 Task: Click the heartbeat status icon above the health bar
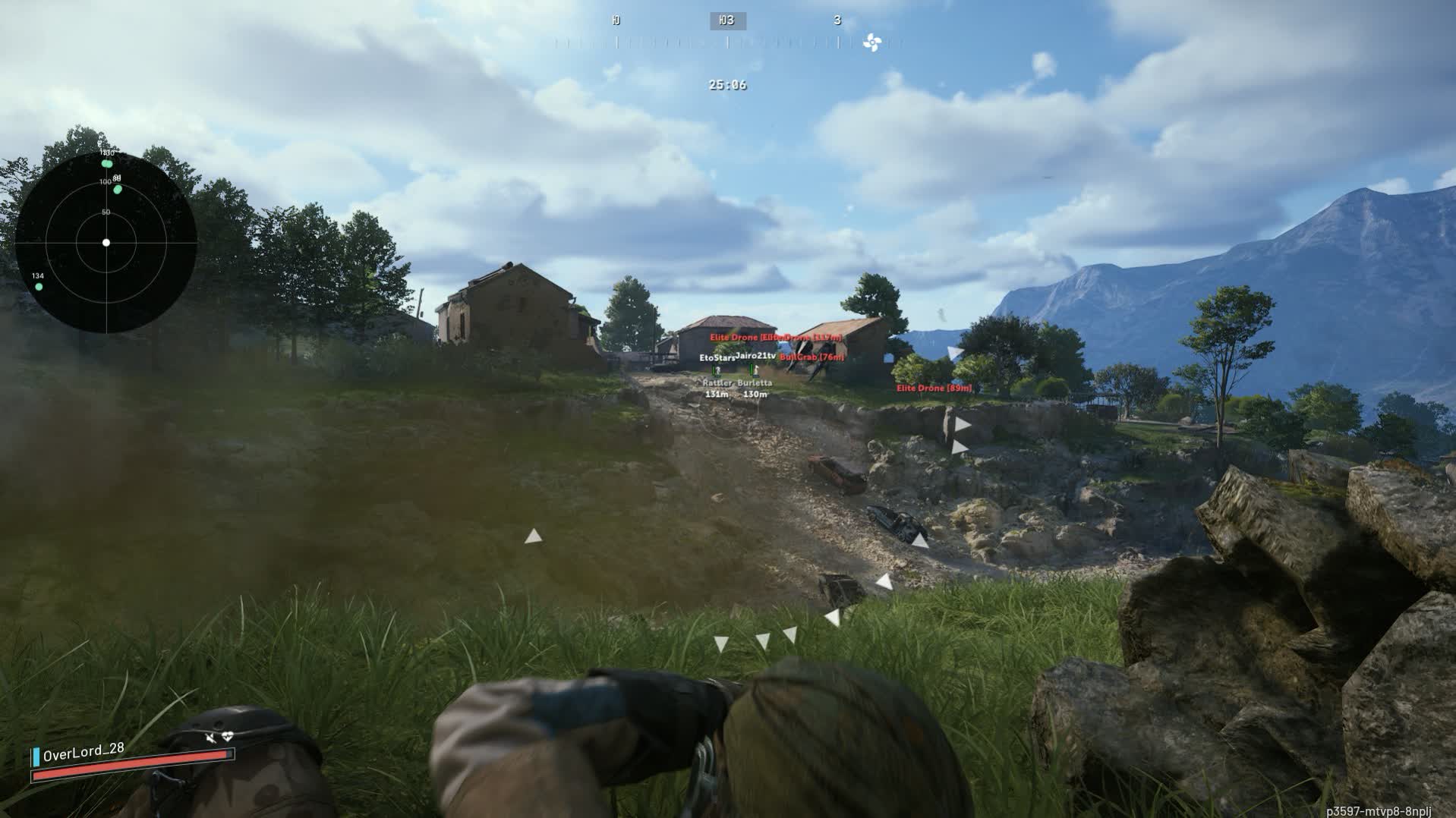click(227, 737)
